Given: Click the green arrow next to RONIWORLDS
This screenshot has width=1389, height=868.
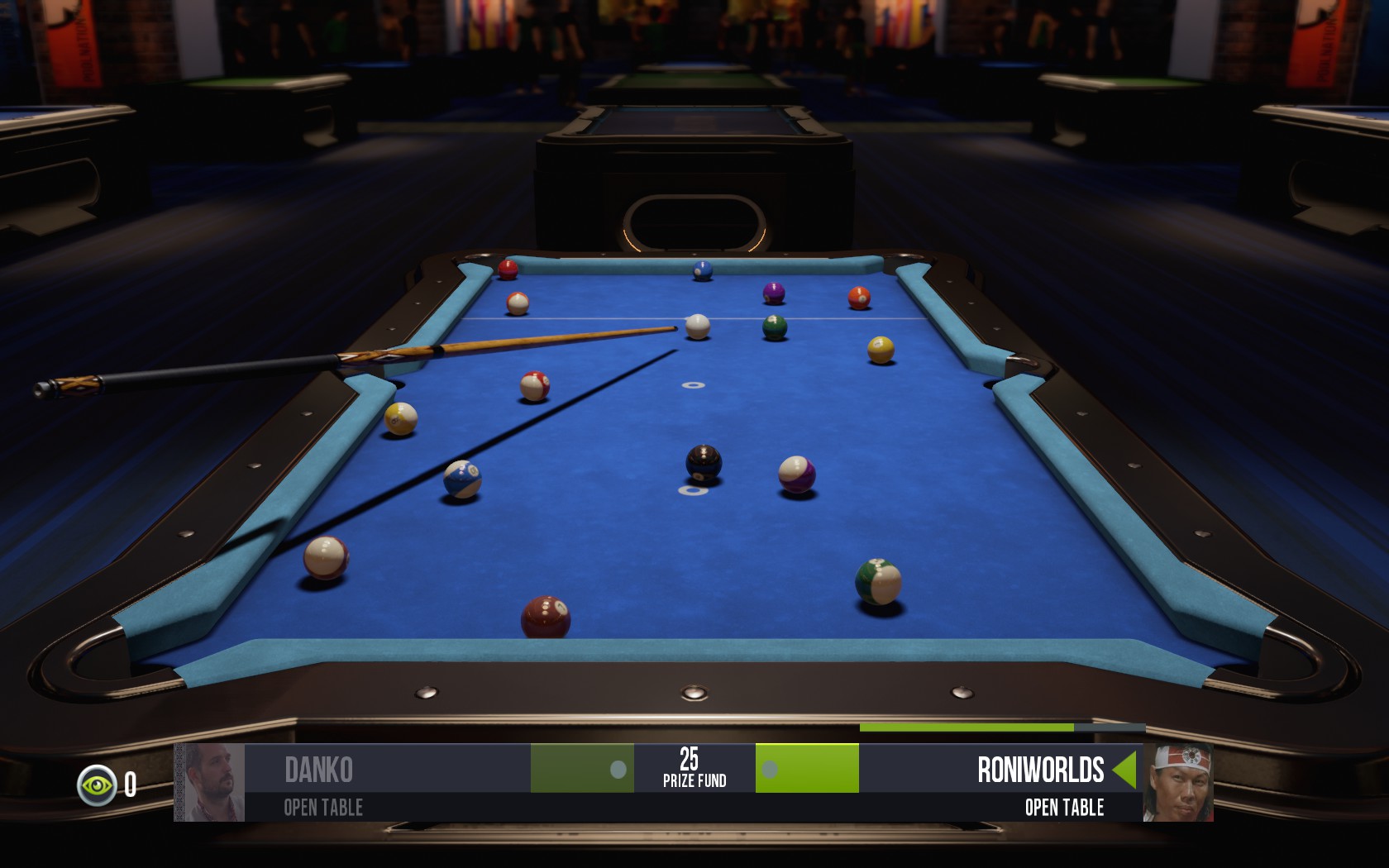Looking at the screenshot, I should [x=1124, y=770].
